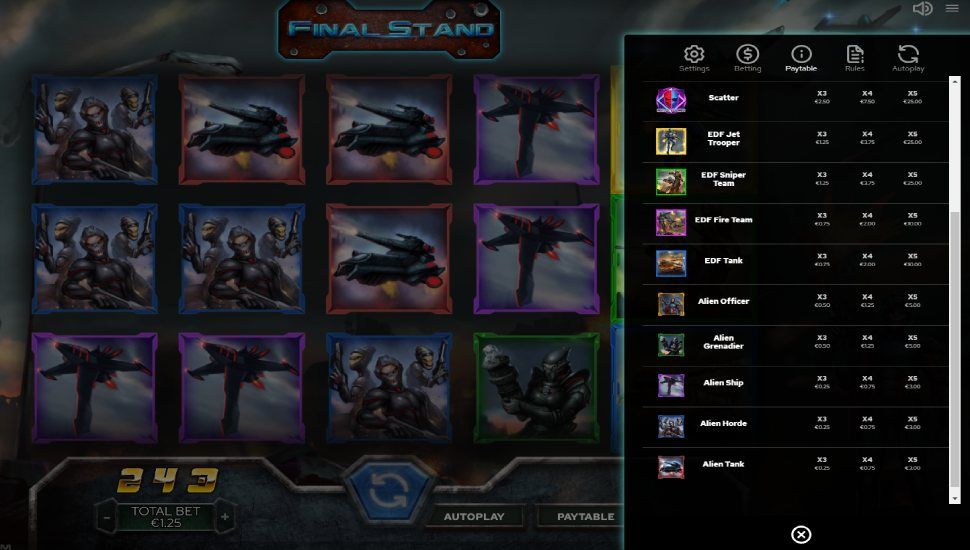Show the Rules tab

pos(854,59)
